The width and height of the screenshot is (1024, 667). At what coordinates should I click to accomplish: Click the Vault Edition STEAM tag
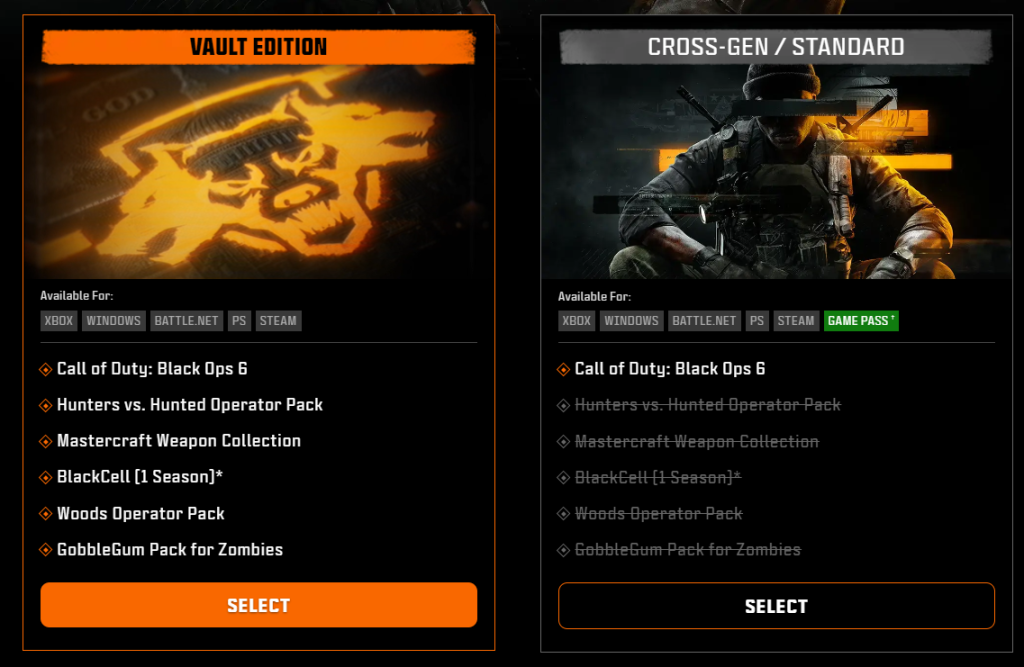(x=278, y=321)
